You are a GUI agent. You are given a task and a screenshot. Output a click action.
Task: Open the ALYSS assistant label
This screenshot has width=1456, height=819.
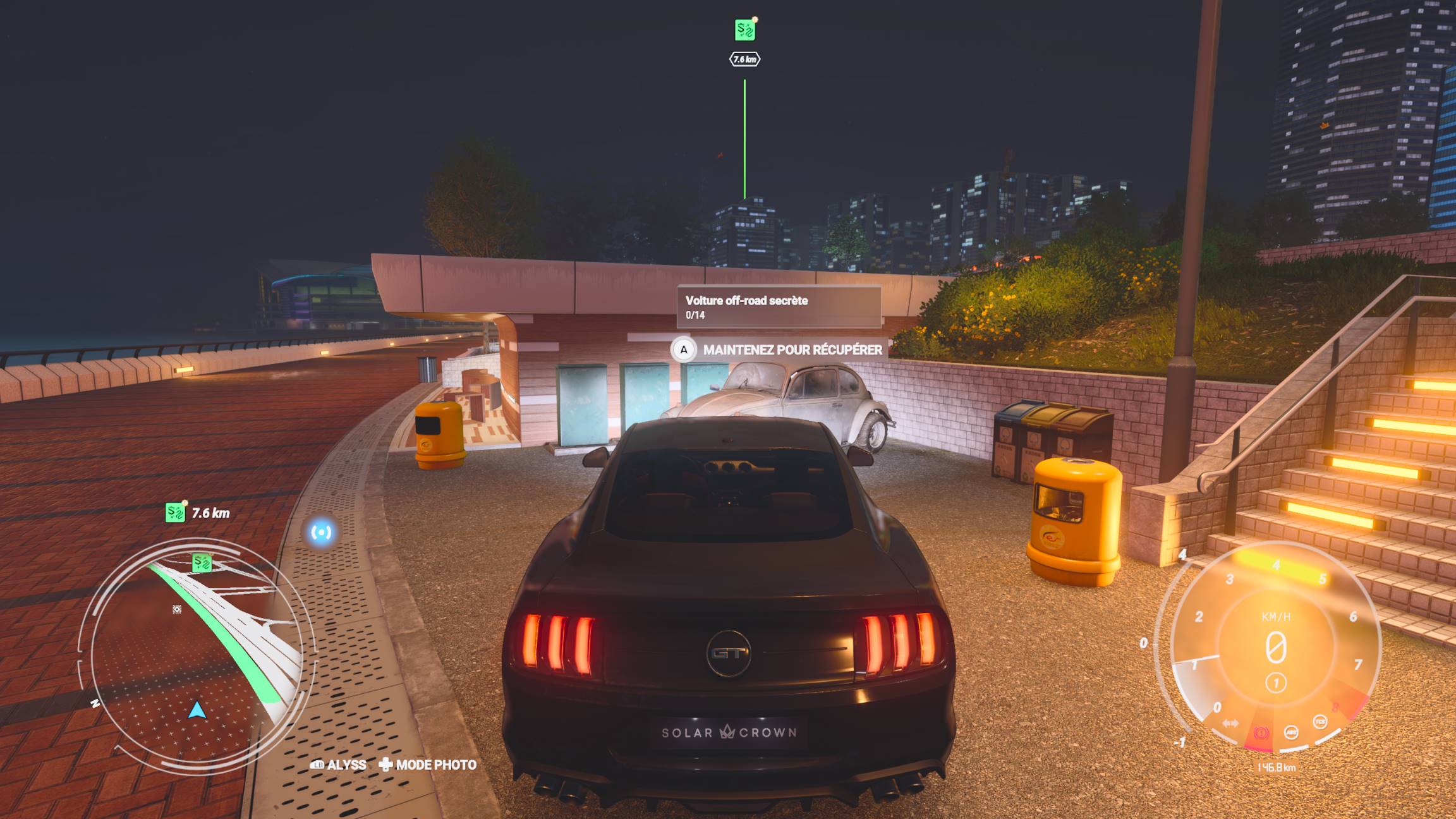pyautogui.click(x=339, y=765)
